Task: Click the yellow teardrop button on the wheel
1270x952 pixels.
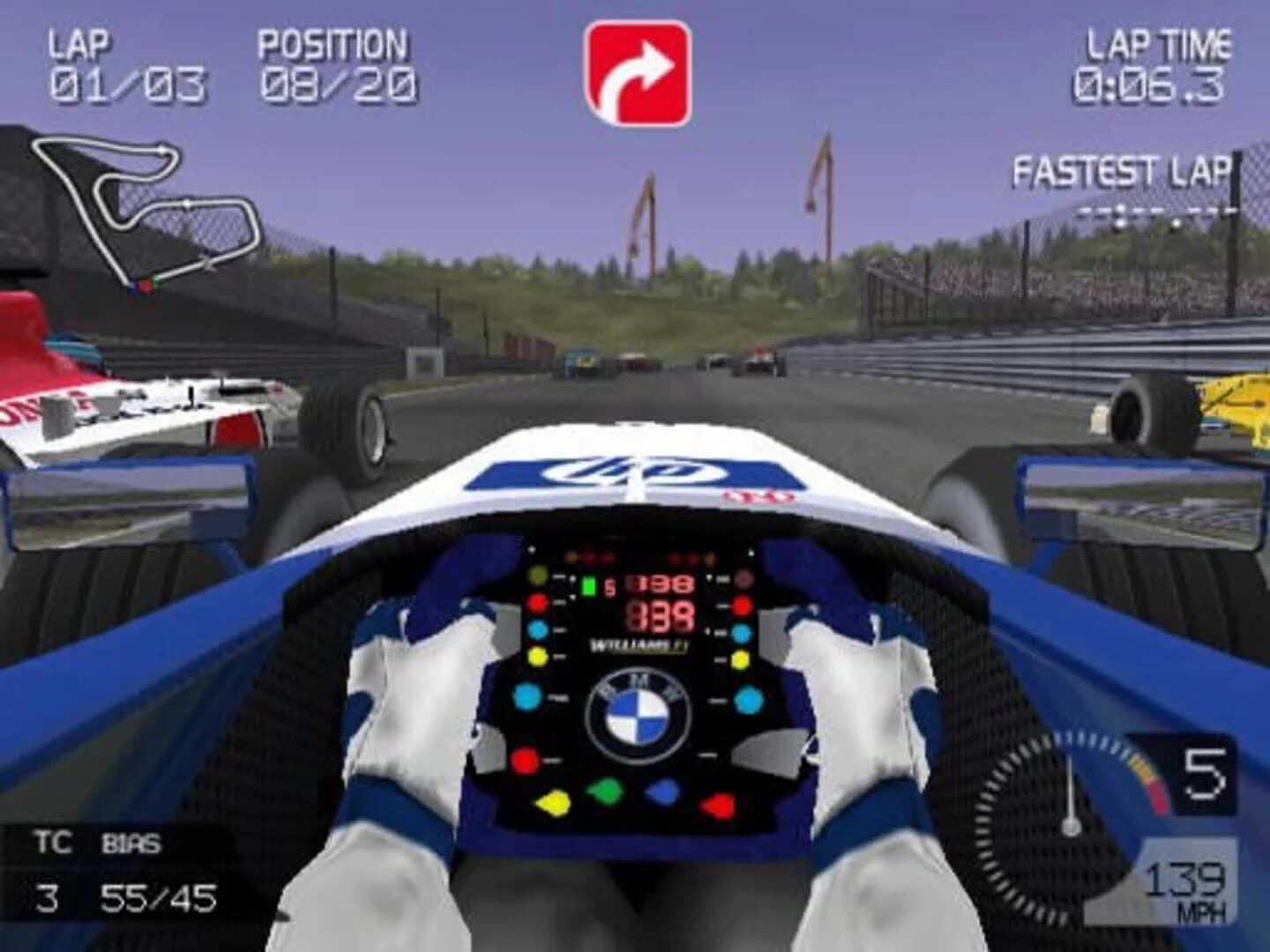Action: [554, 805]
